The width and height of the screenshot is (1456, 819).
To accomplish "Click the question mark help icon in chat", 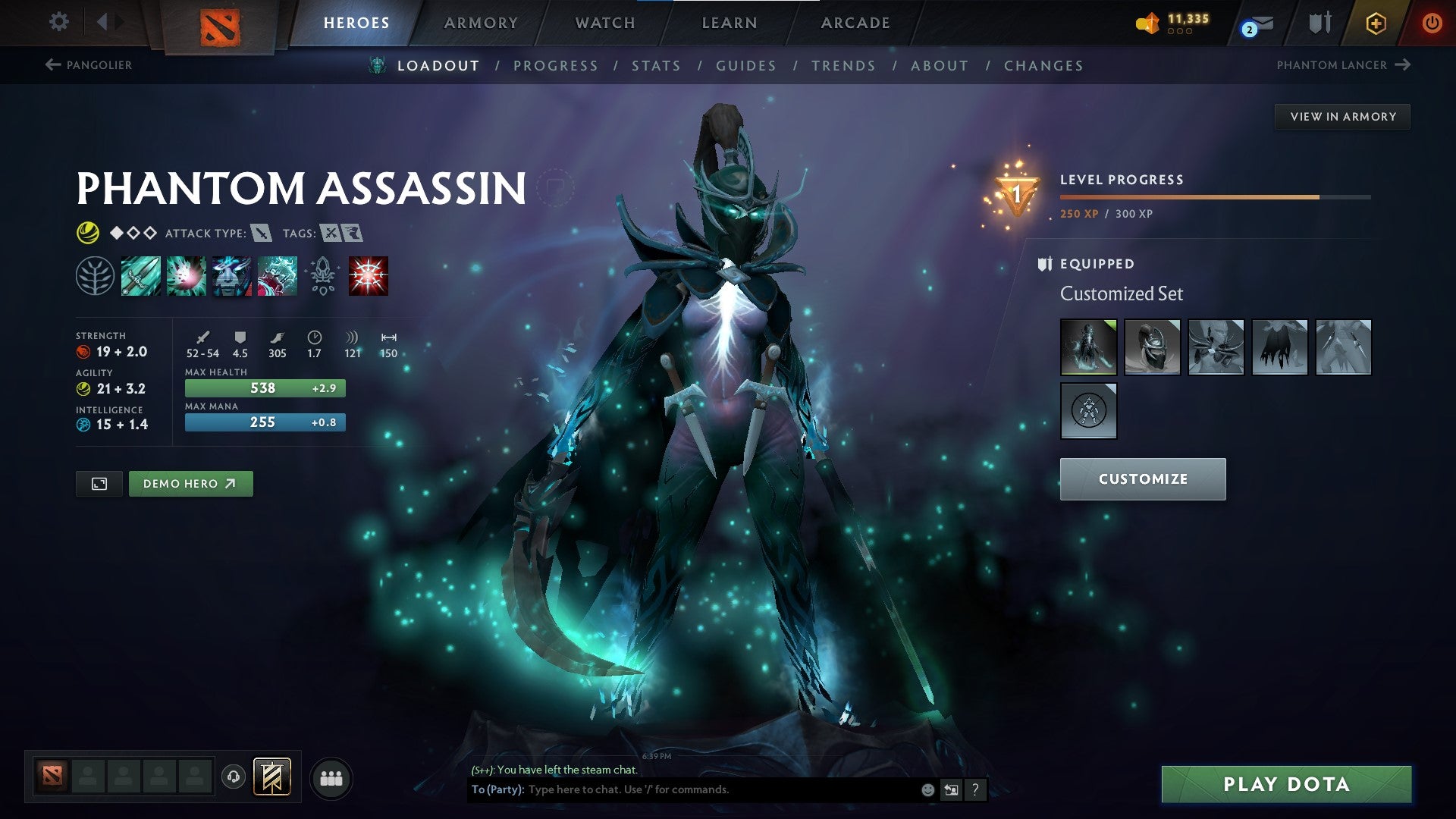I will (x=975, y=789).
